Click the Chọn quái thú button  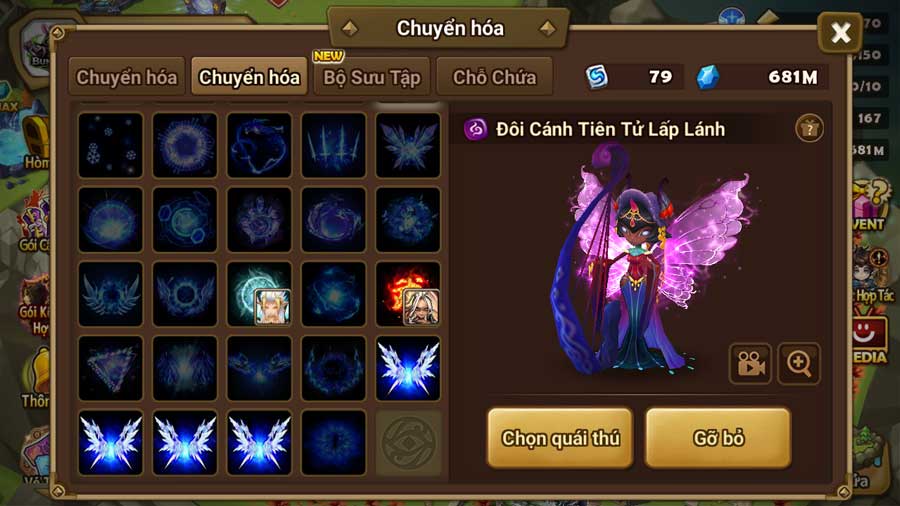tap(560, 437)
